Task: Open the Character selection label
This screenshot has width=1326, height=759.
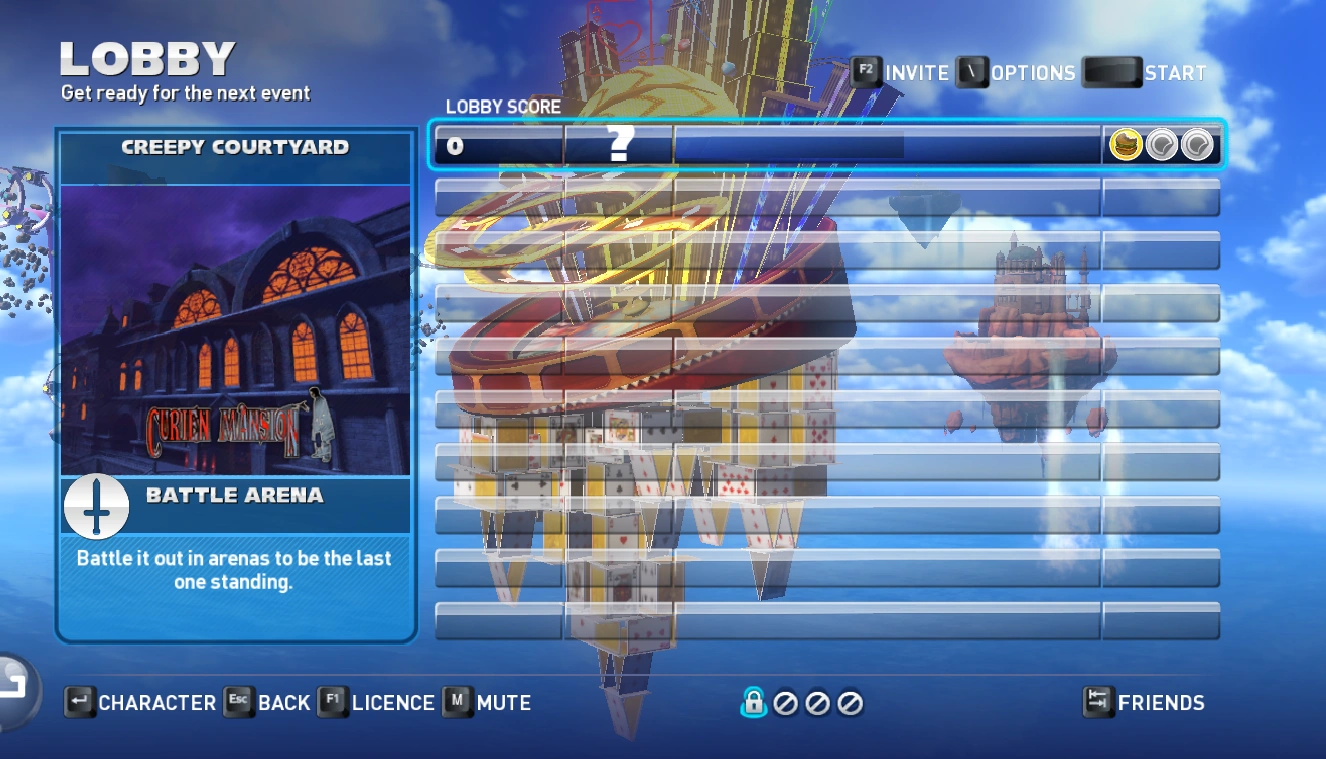Action: coord(157,703)
